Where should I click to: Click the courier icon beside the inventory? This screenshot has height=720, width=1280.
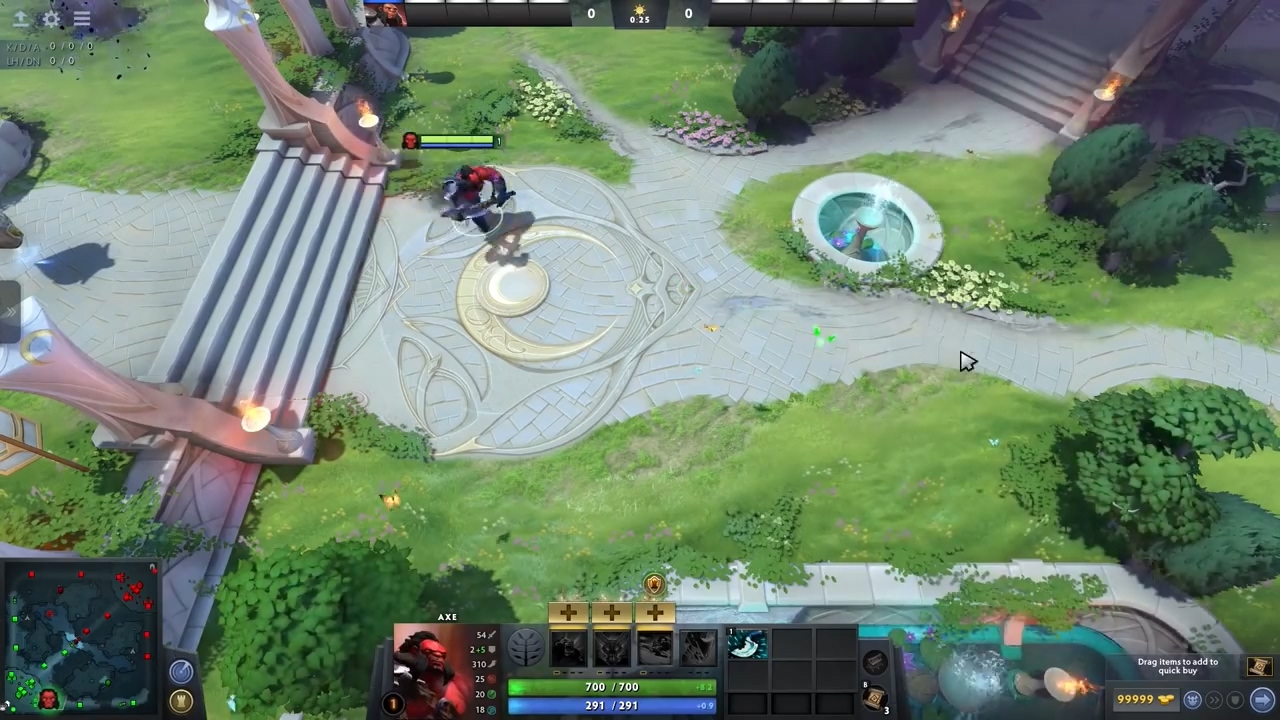(x=876, y=661)
